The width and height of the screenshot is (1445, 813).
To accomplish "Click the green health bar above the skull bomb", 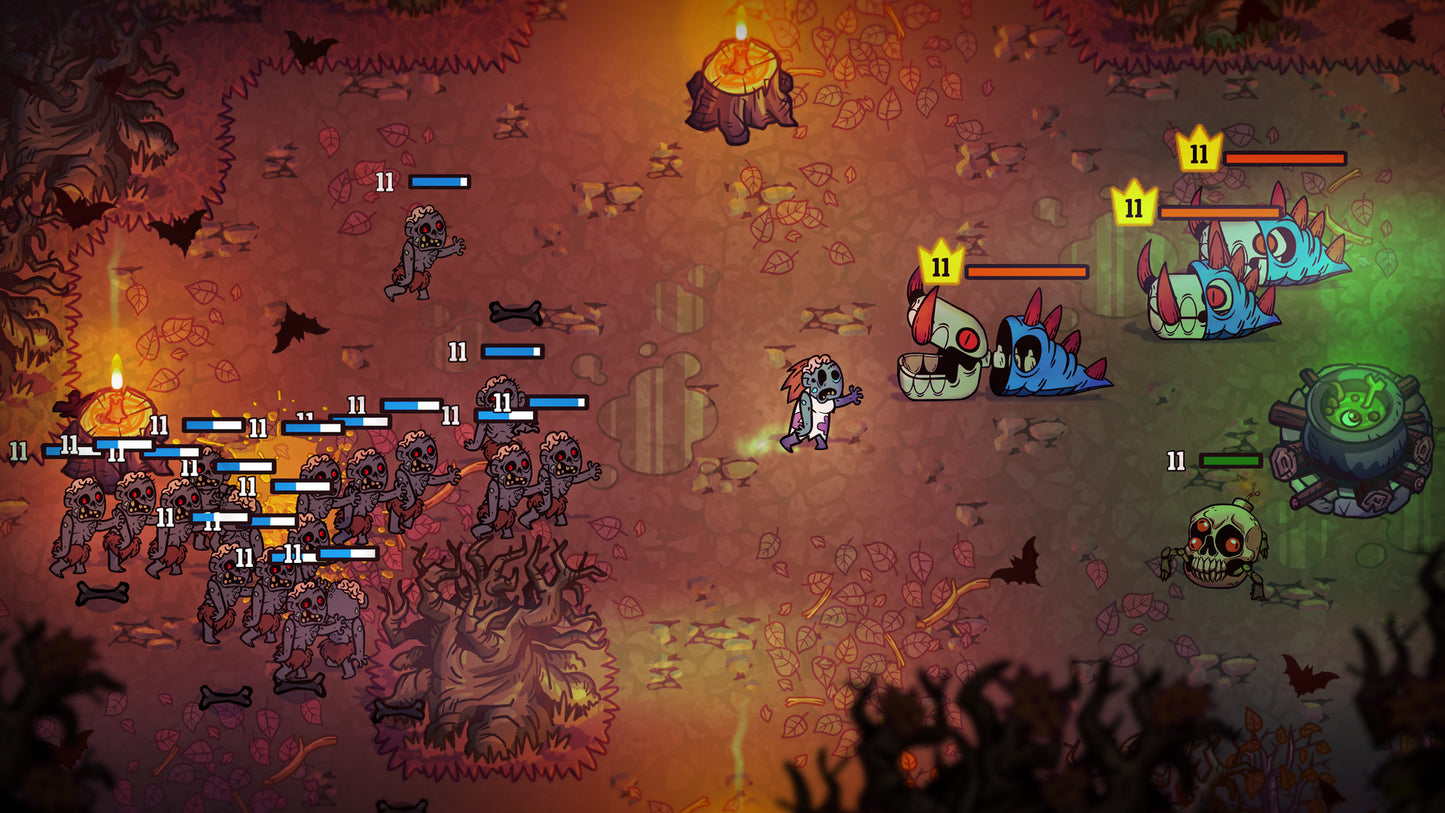I will (1227, 460).
